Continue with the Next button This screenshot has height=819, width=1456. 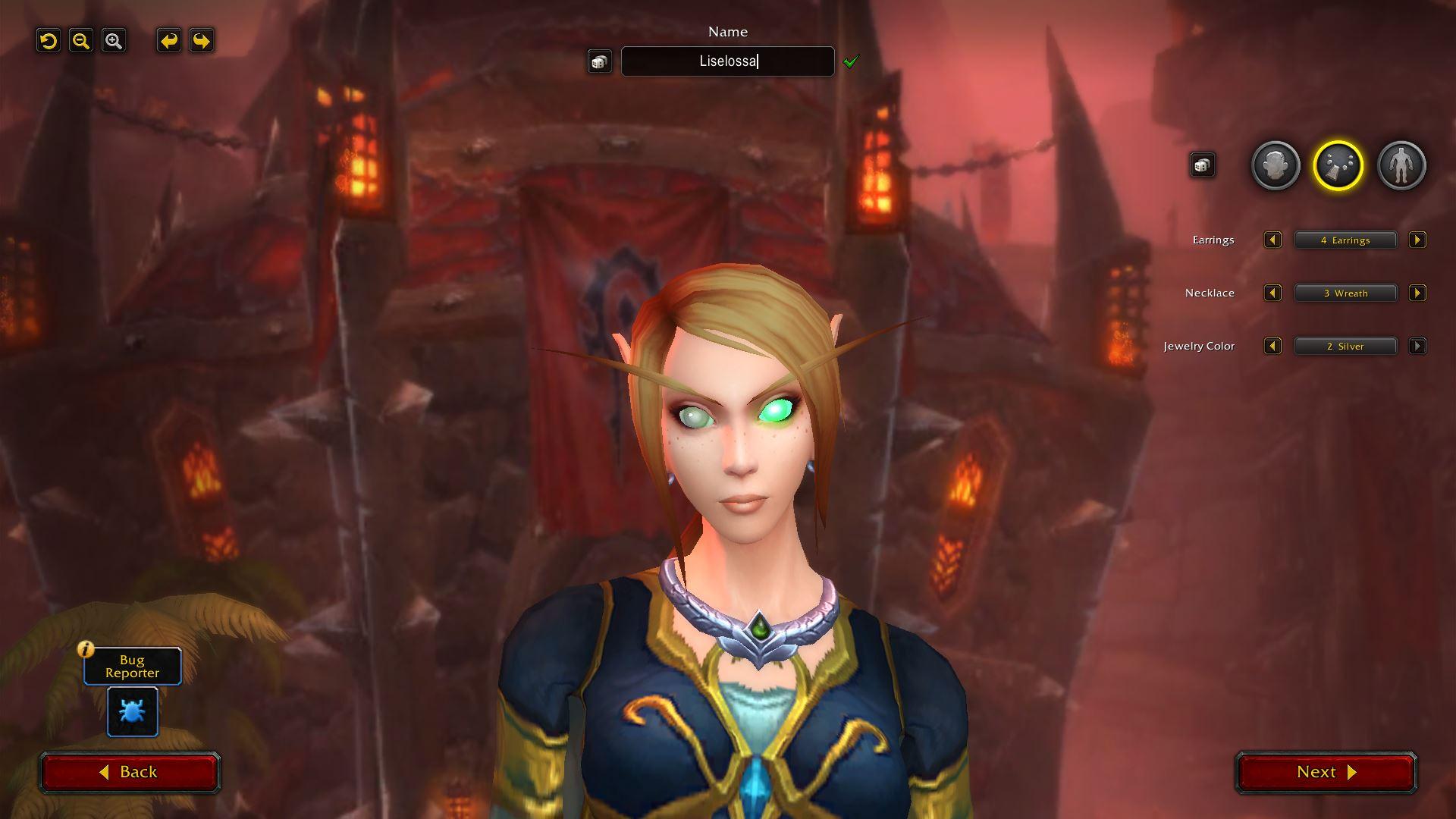[1326, 772]
